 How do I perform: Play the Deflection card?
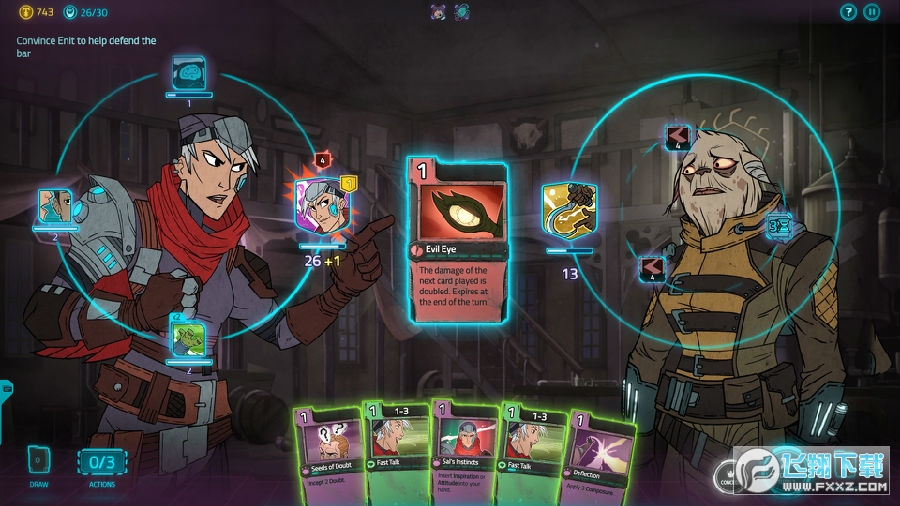pyautogui.click(x=599, y=450)
